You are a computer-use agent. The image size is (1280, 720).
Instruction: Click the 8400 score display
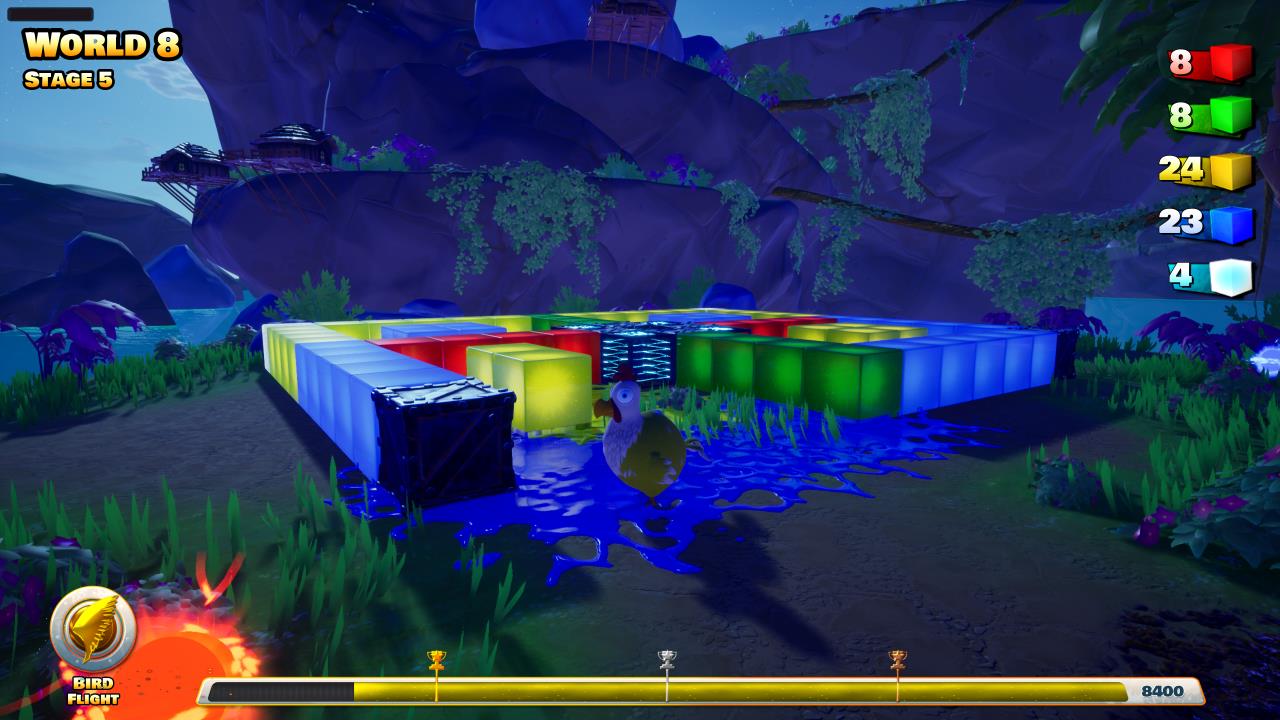coord(1164,689)
